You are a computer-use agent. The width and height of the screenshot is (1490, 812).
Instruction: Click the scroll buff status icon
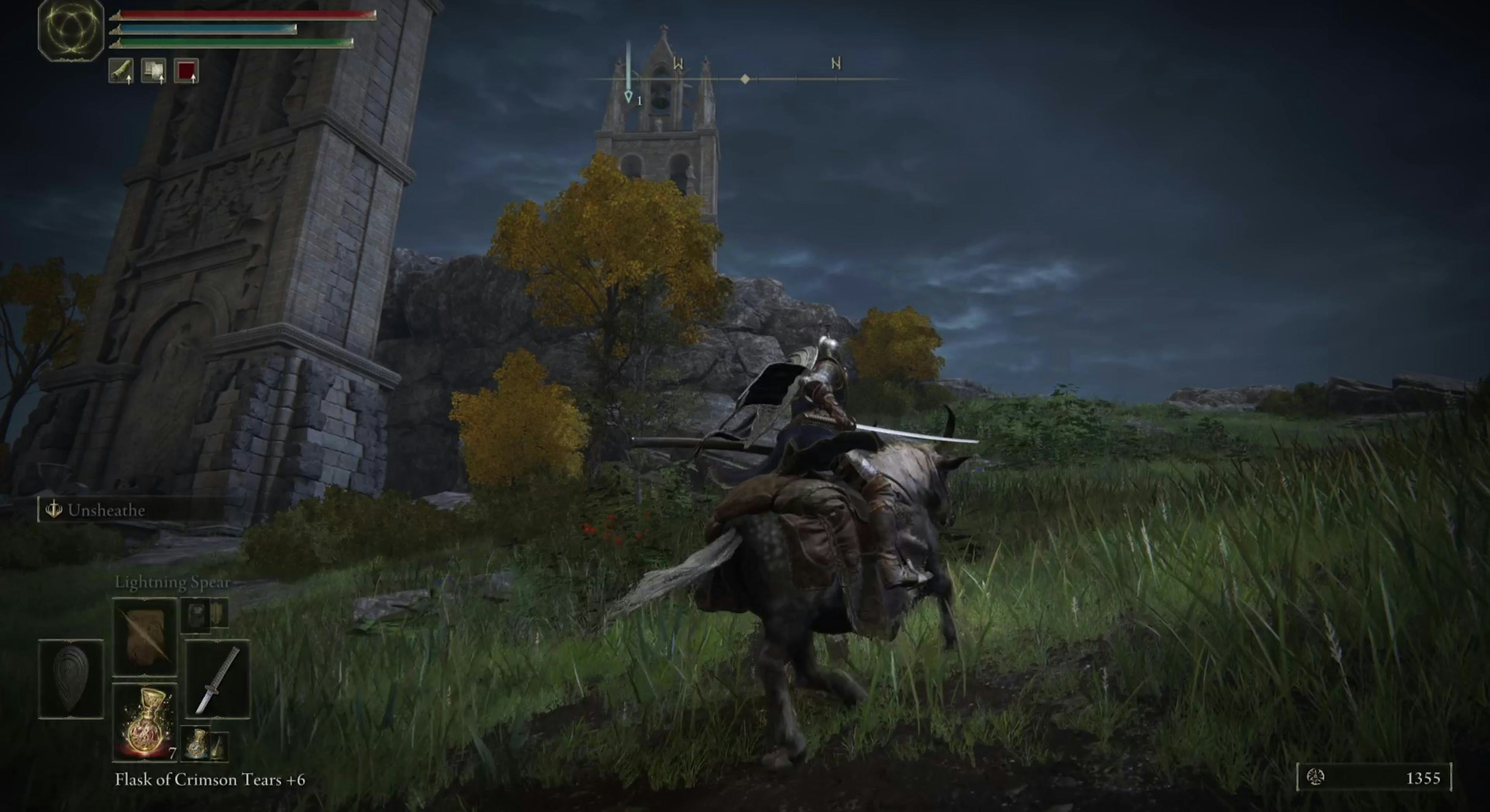pyautogui.click(x=121, y=71)
